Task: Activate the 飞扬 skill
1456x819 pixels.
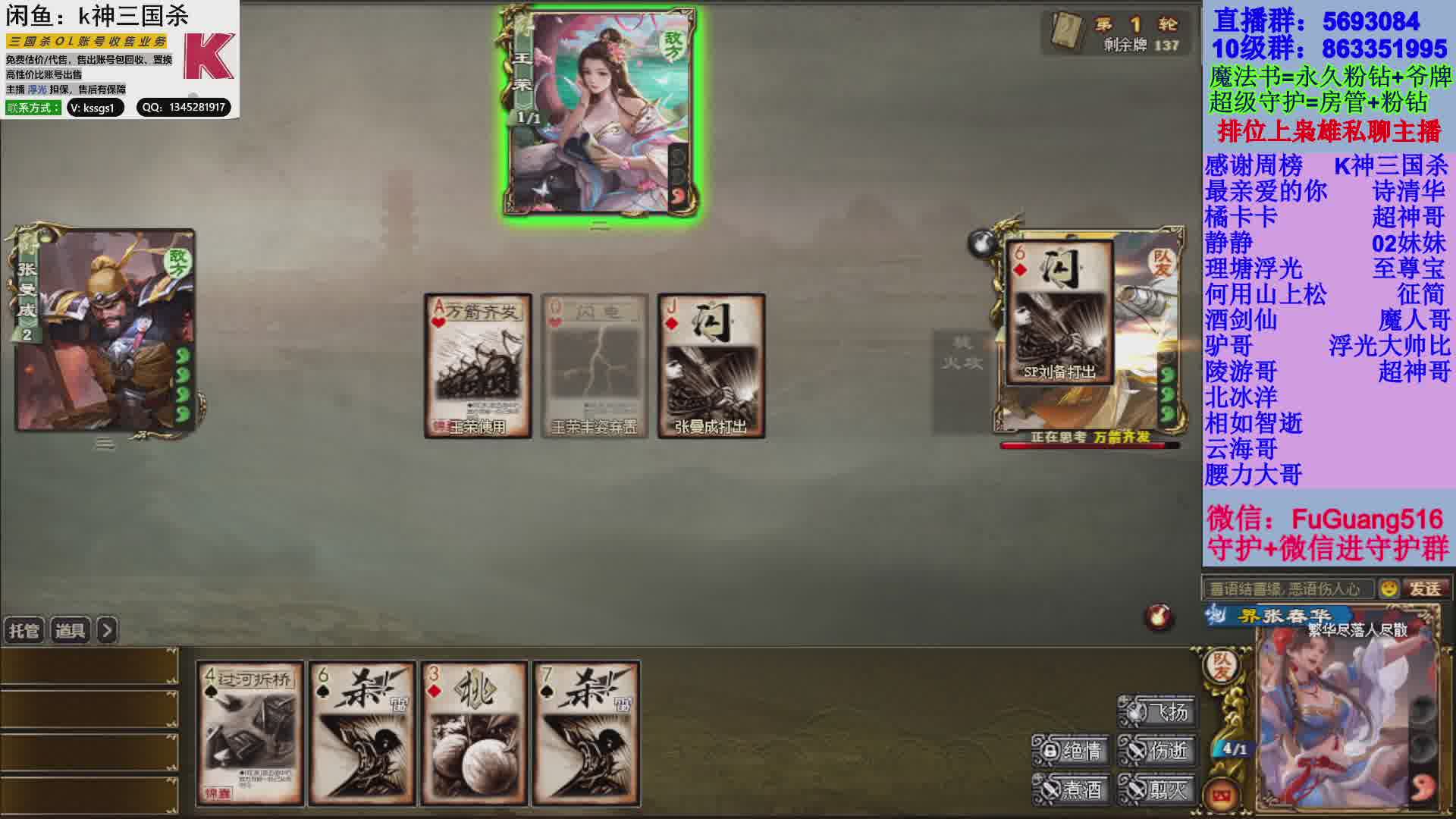Action: (x=1158, y=711)
